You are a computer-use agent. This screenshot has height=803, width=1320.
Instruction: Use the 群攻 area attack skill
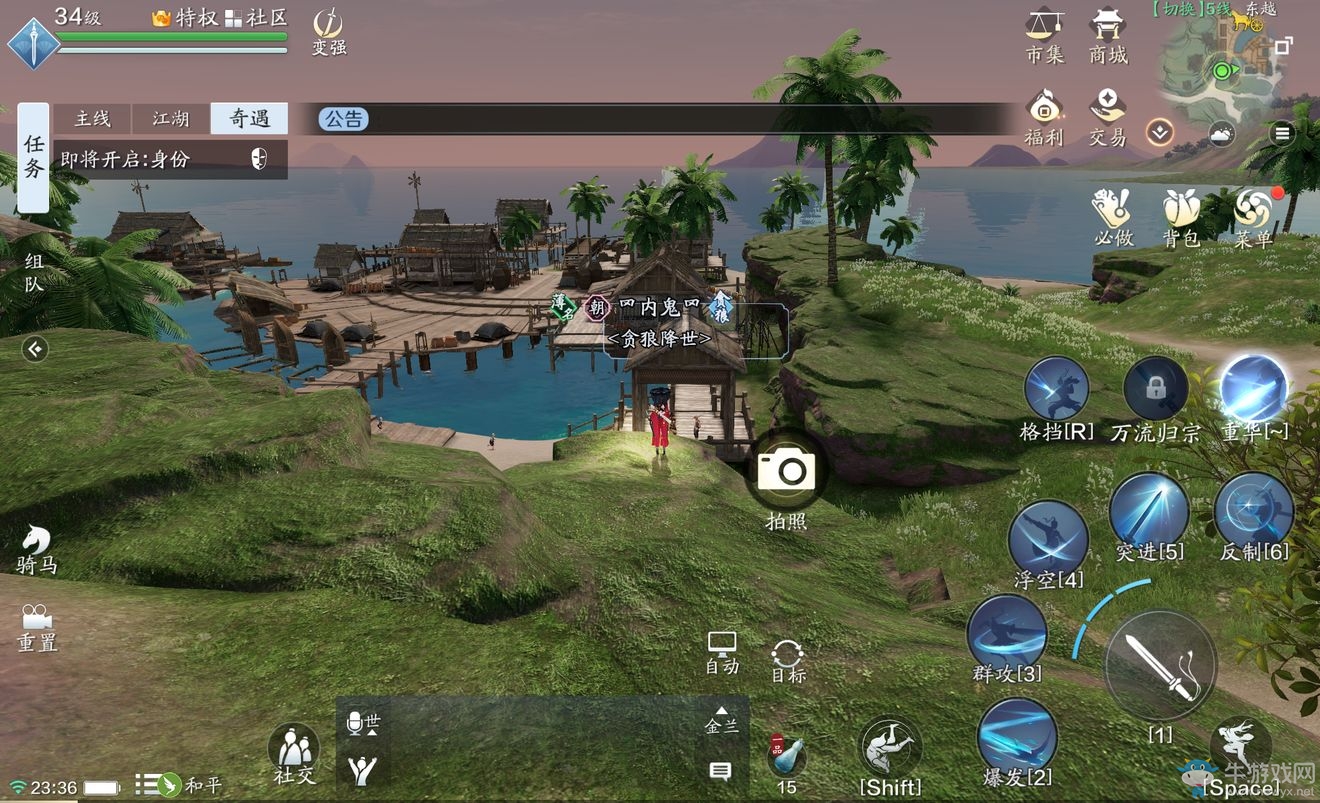tap(1006, 633)
